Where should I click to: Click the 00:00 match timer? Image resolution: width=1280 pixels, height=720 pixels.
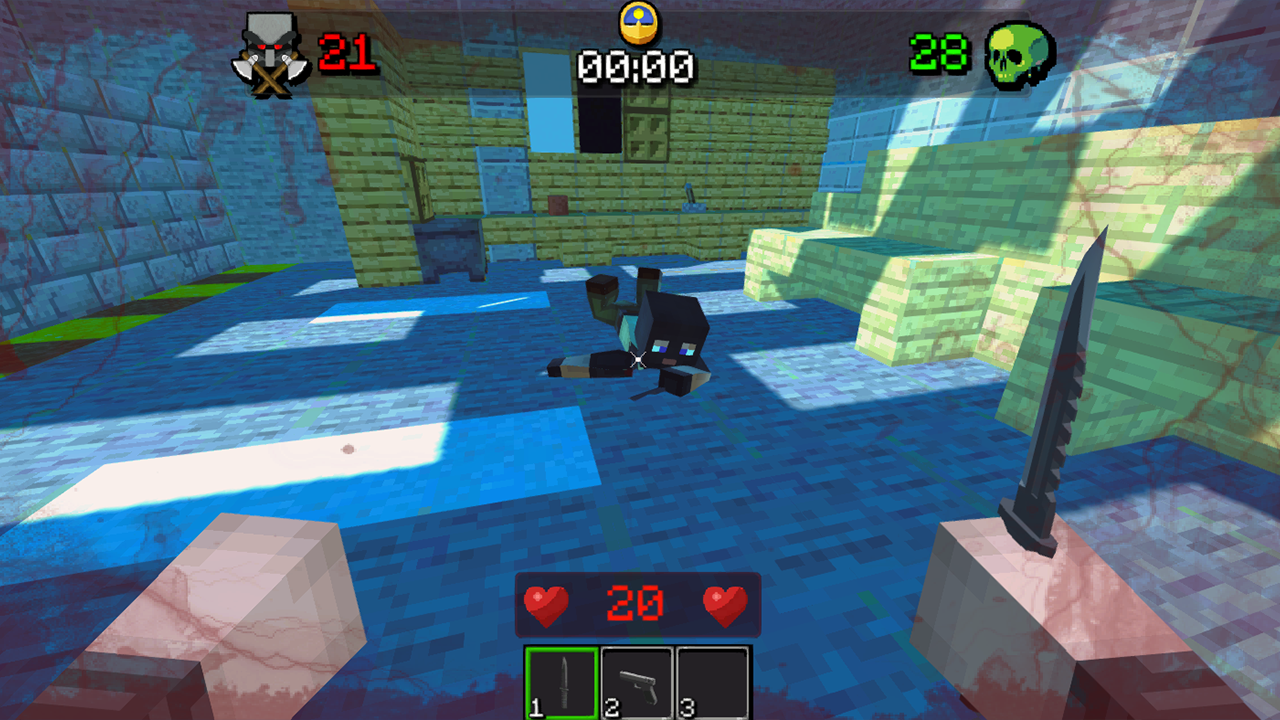coord(636,66)
